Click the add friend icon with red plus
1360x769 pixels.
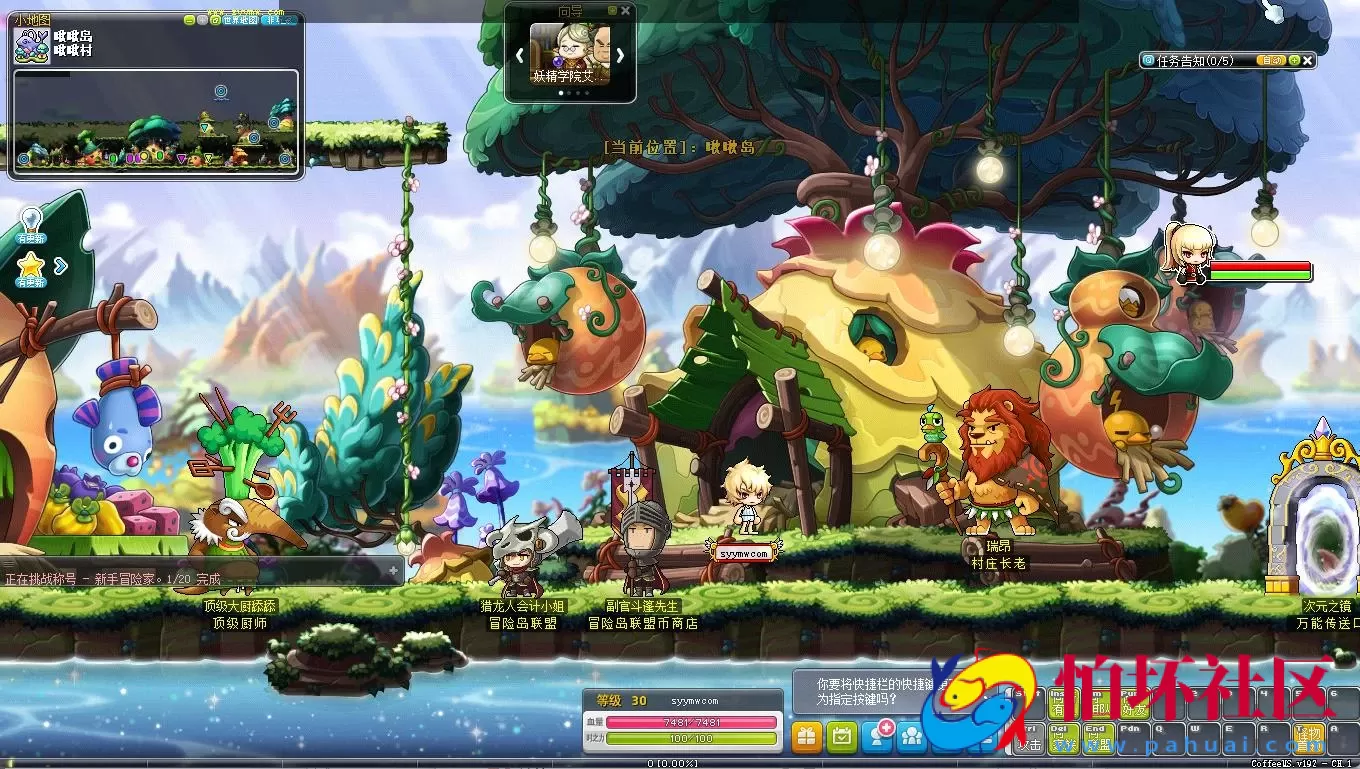(879, 736)
